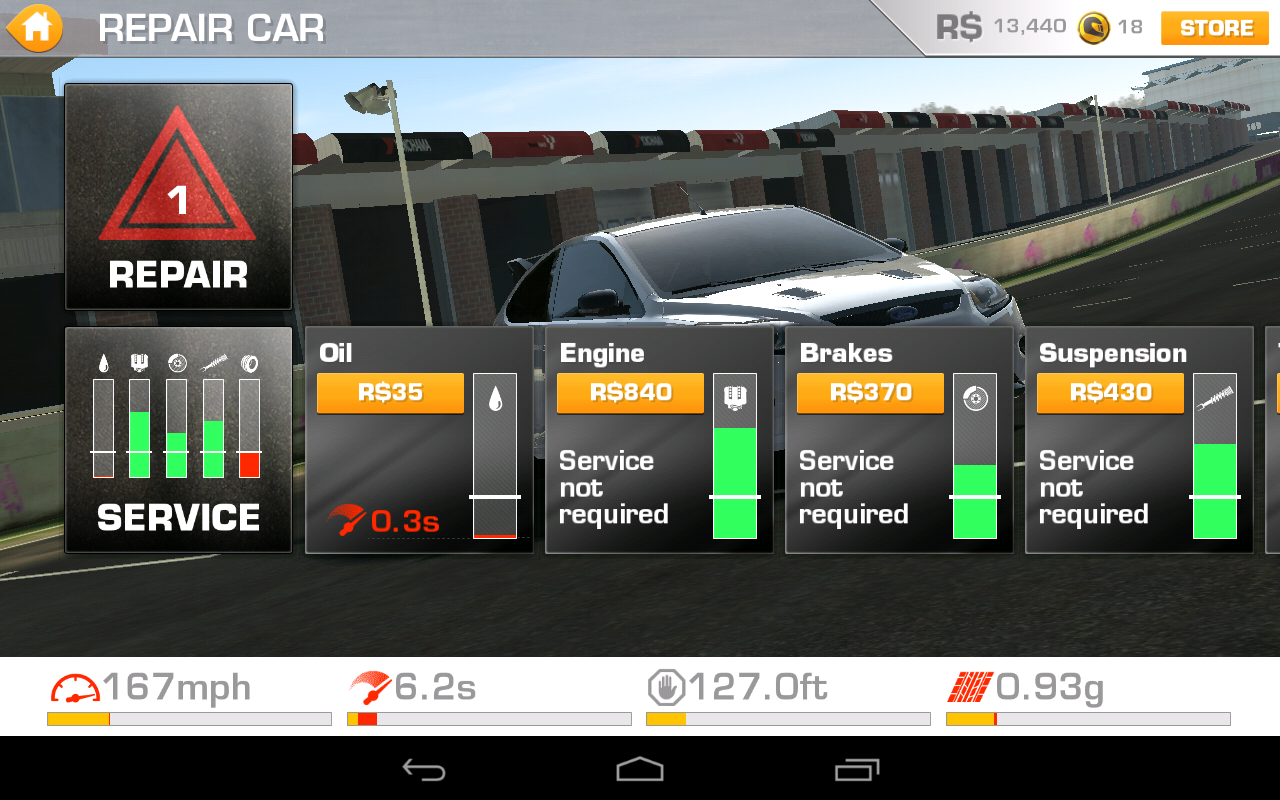Click the gold coin icon showing 18
This screenshot has height=800, width=1280.
1097,27
